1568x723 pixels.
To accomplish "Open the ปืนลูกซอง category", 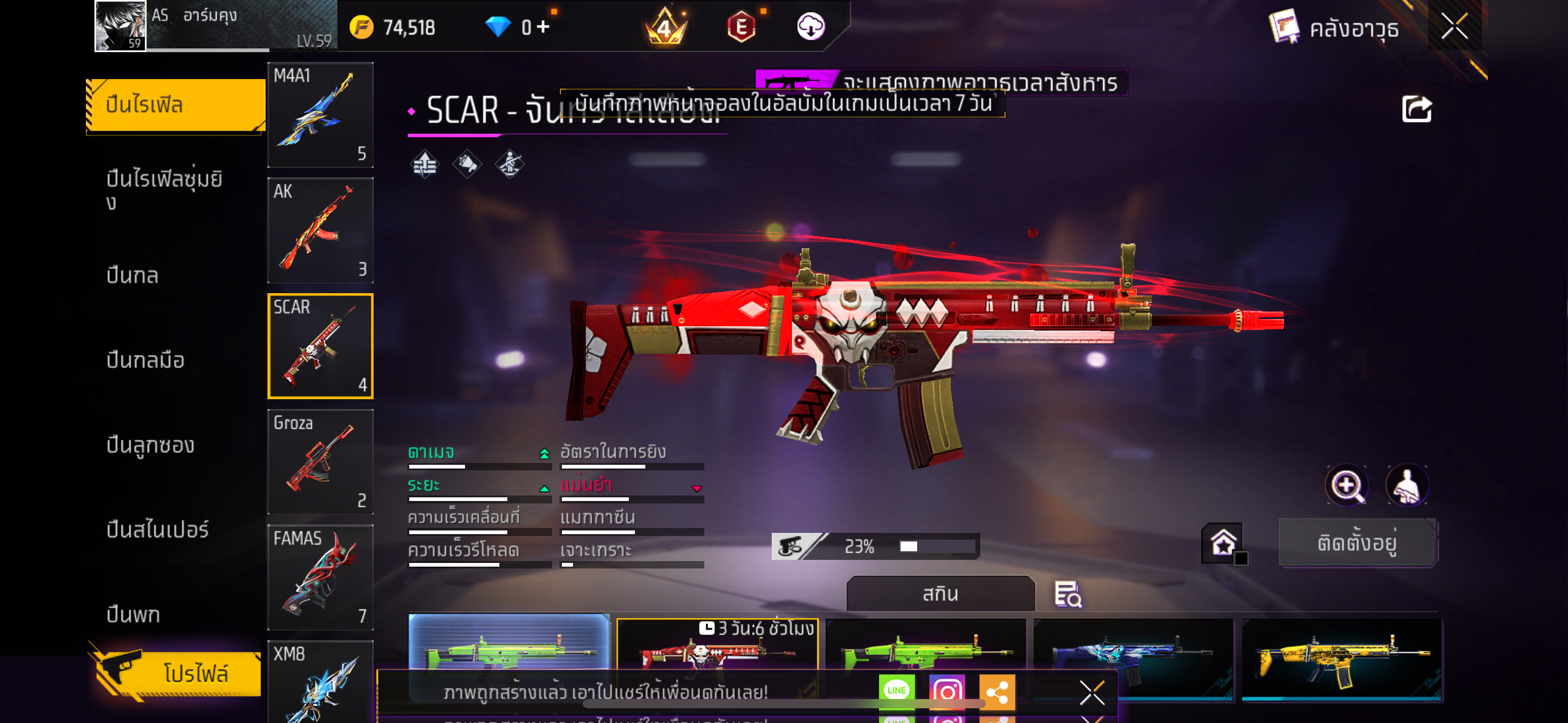I will [x=150, y=445].
